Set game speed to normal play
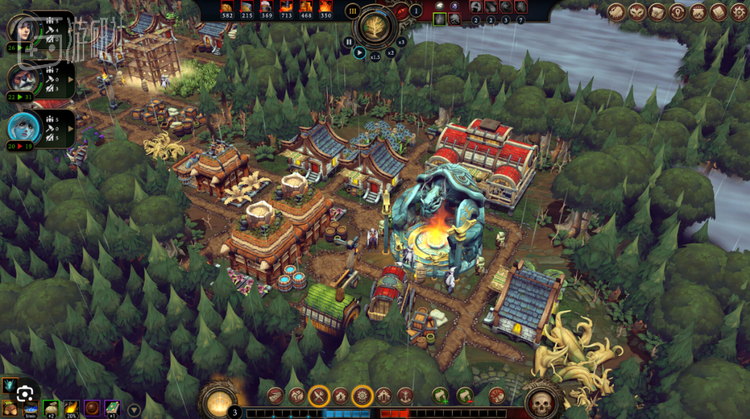Viewport: 750px width, 419px height. 359,52
